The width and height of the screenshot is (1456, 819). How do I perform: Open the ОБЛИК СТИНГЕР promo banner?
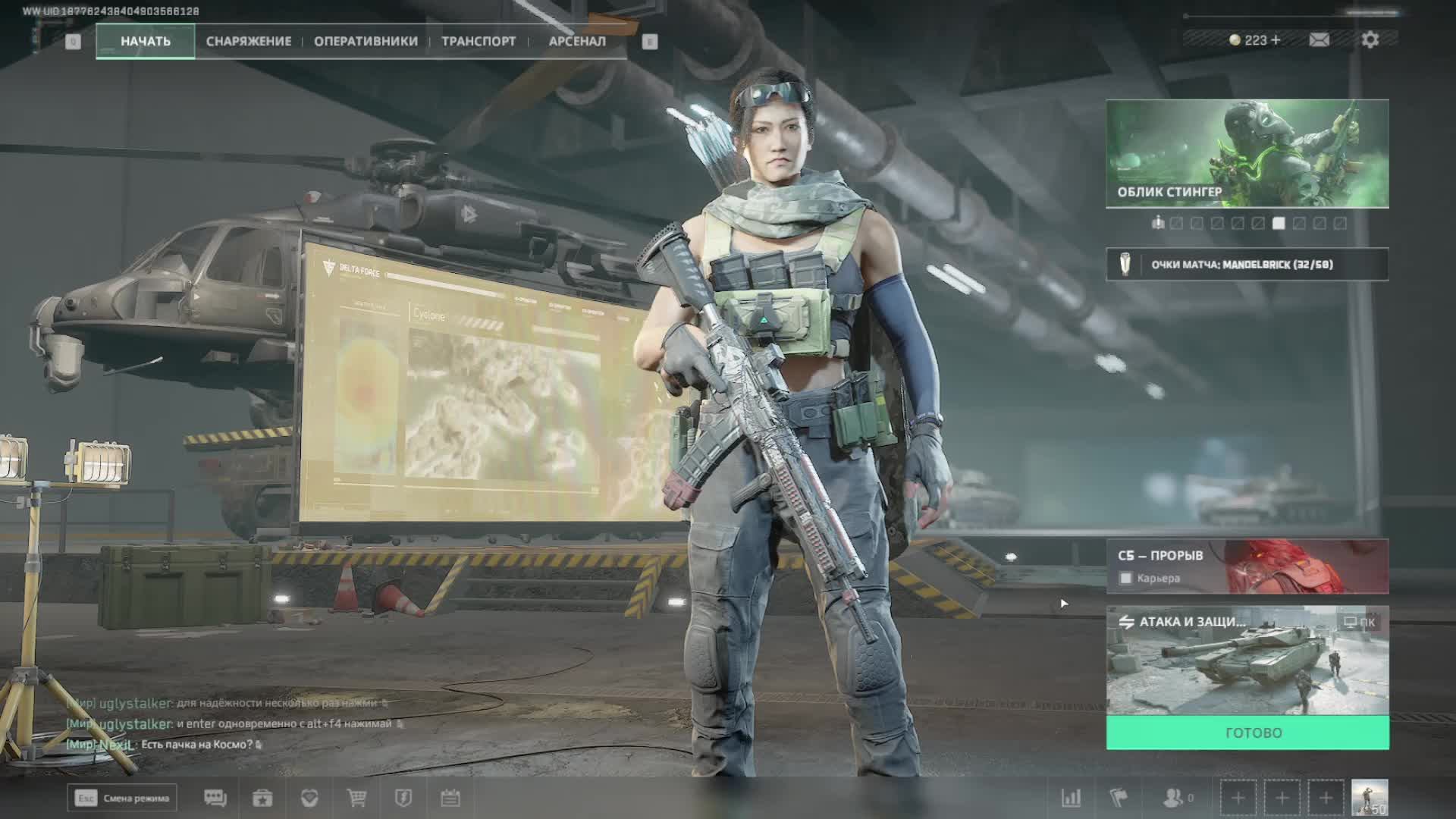pyautogui.click(x=1247, y=153)
